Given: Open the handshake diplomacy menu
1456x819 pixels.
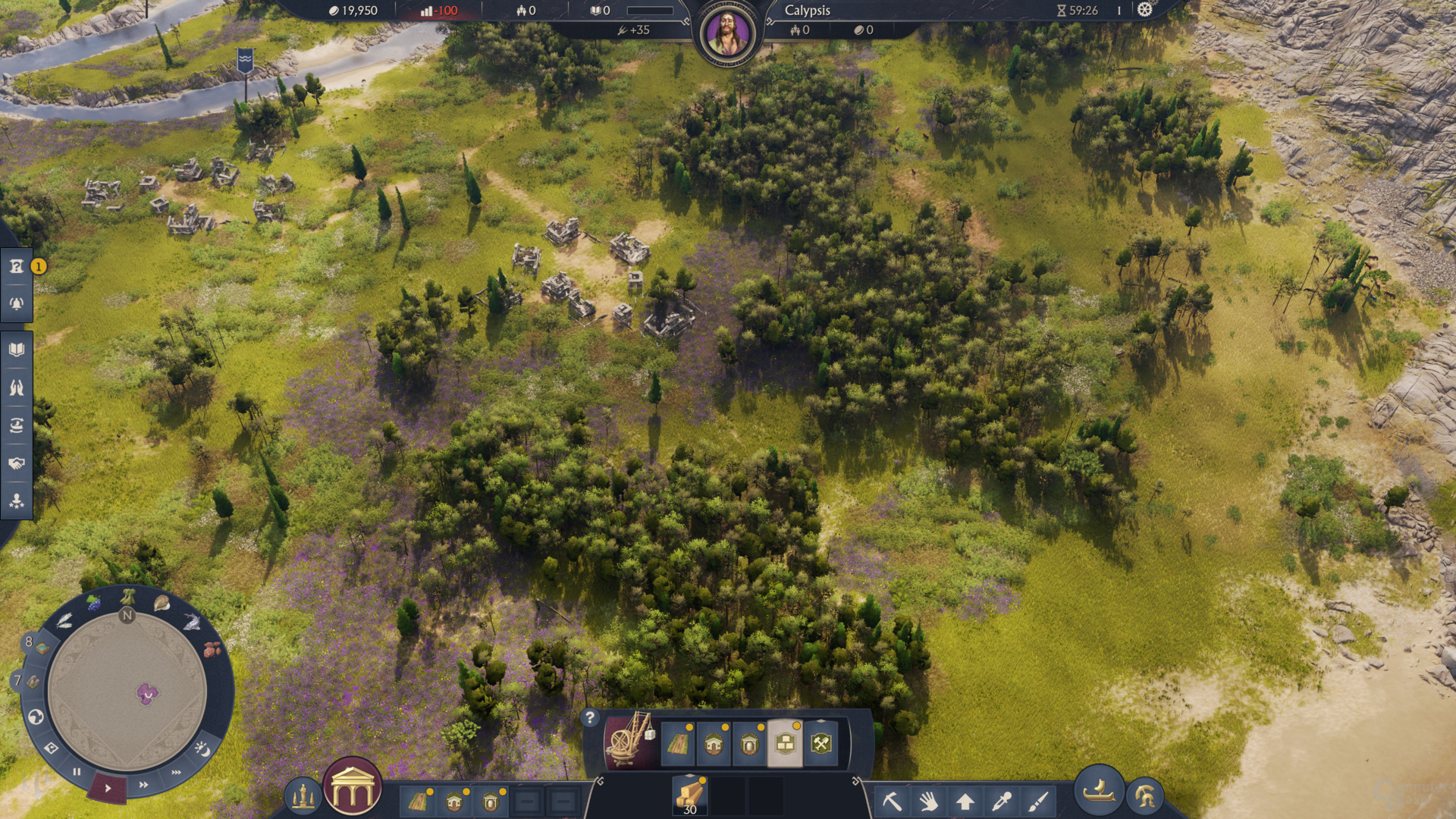Looking at the screenshot, I should [x=17, y=463].
